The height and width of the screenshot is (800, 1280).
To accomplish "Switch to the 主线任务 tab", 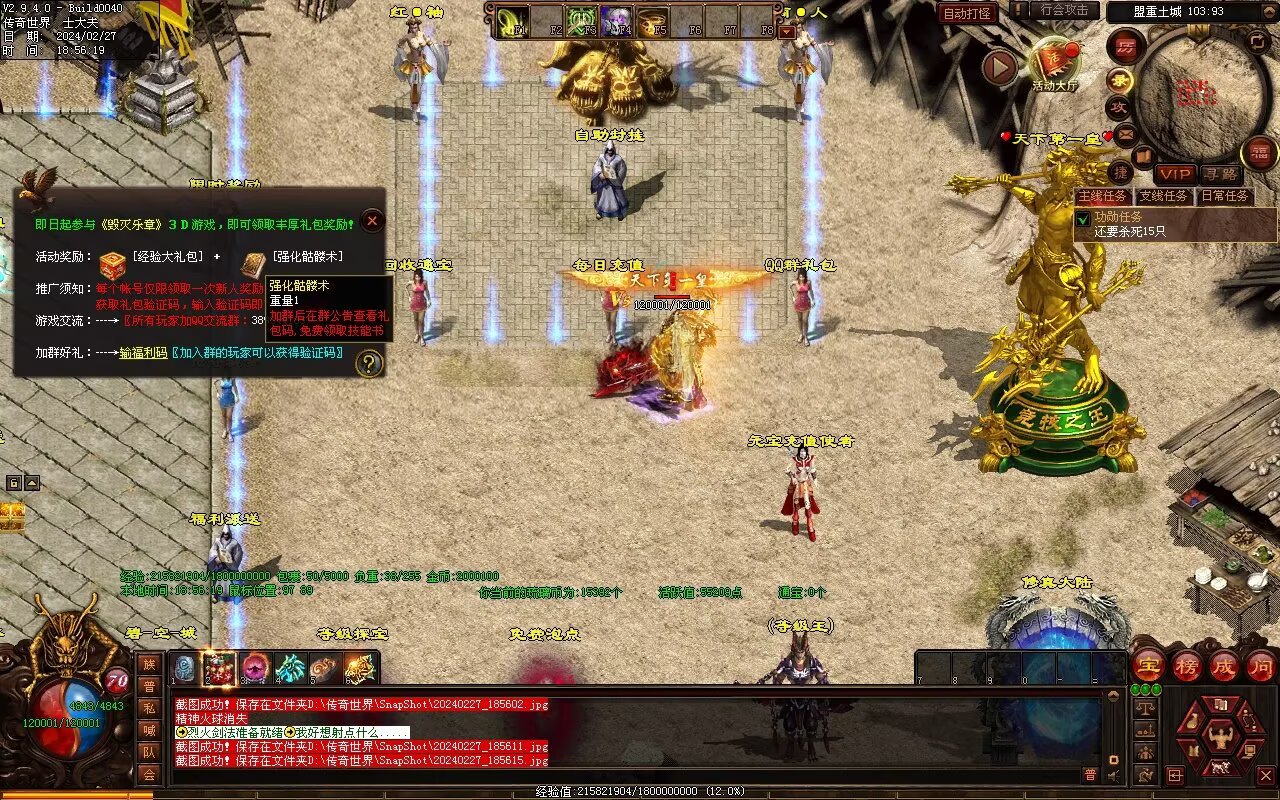I will coord(1102,197).
